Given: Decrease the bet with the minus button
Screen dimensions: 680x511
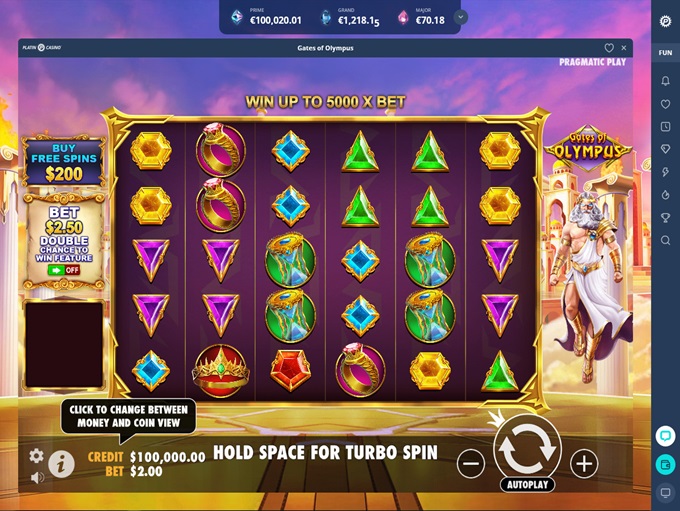Looking at the screenshot, I should pyautogui.click(x=471, y=463).
